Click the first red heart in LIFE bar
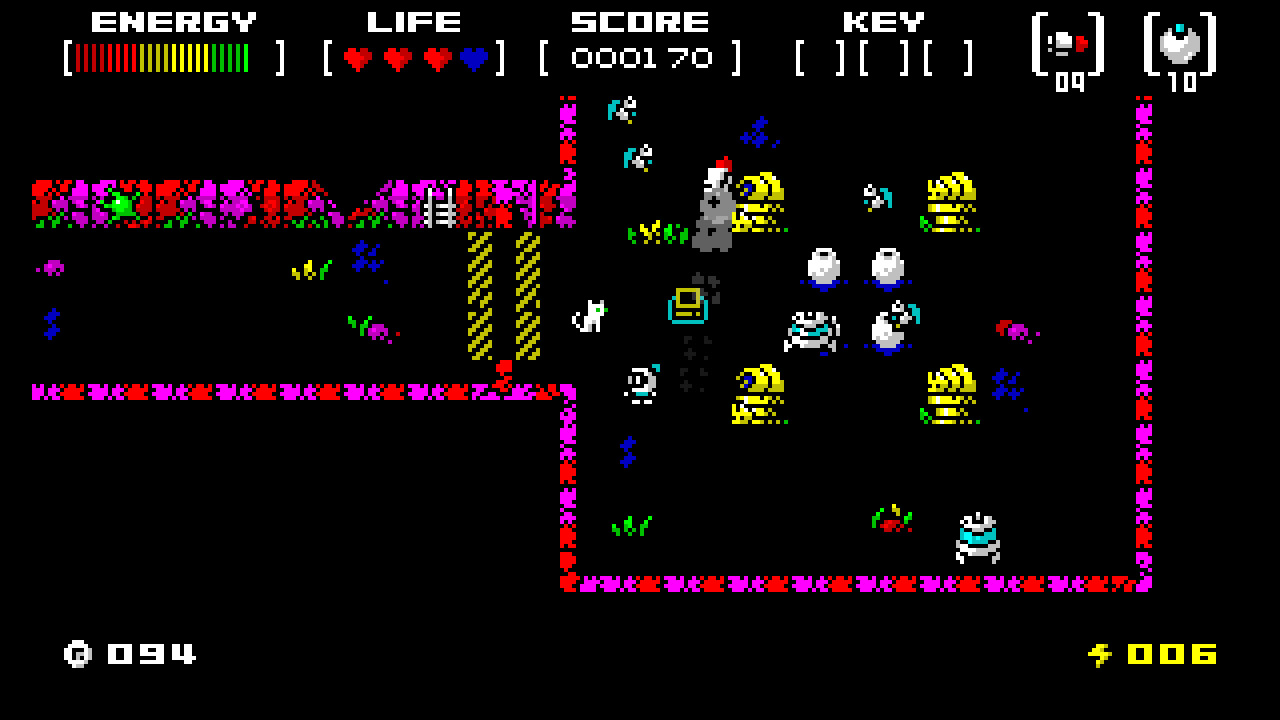Image resolution: width=1280 pixels, height=720 pixels. [x=356, y=58]
